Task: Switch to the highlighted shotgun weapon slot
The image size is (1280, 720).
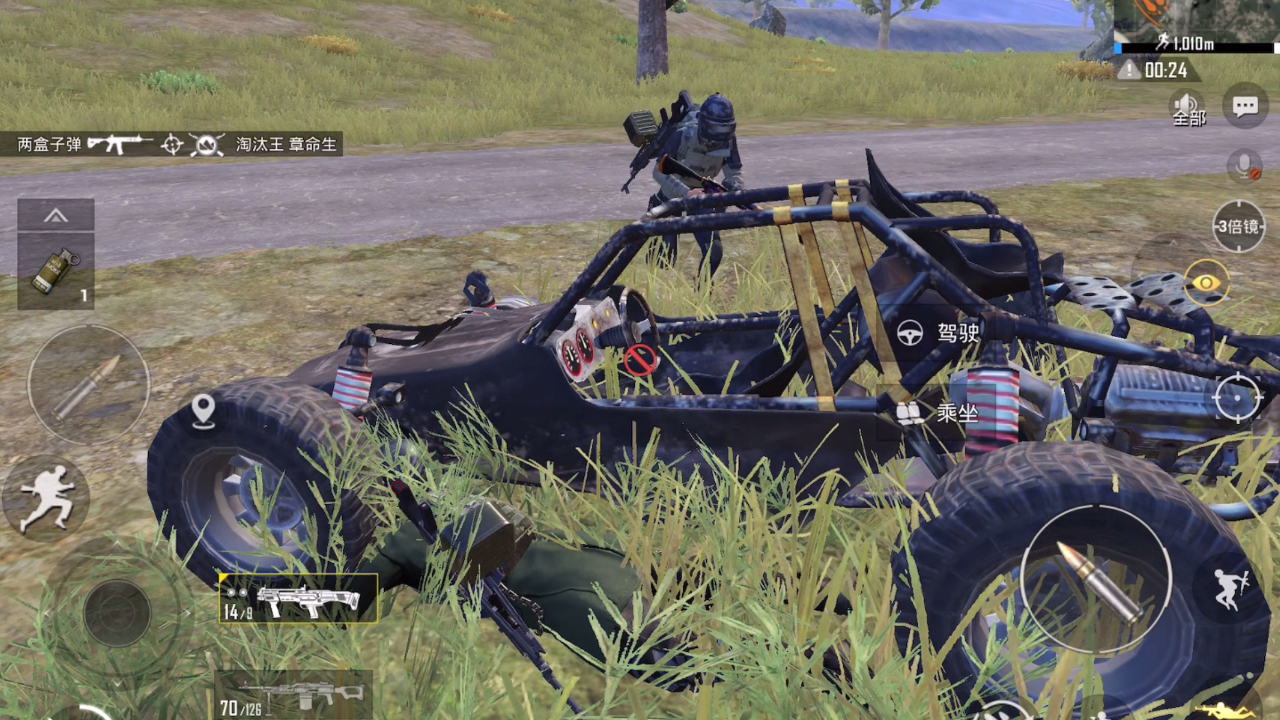Action: click(298, 599)
